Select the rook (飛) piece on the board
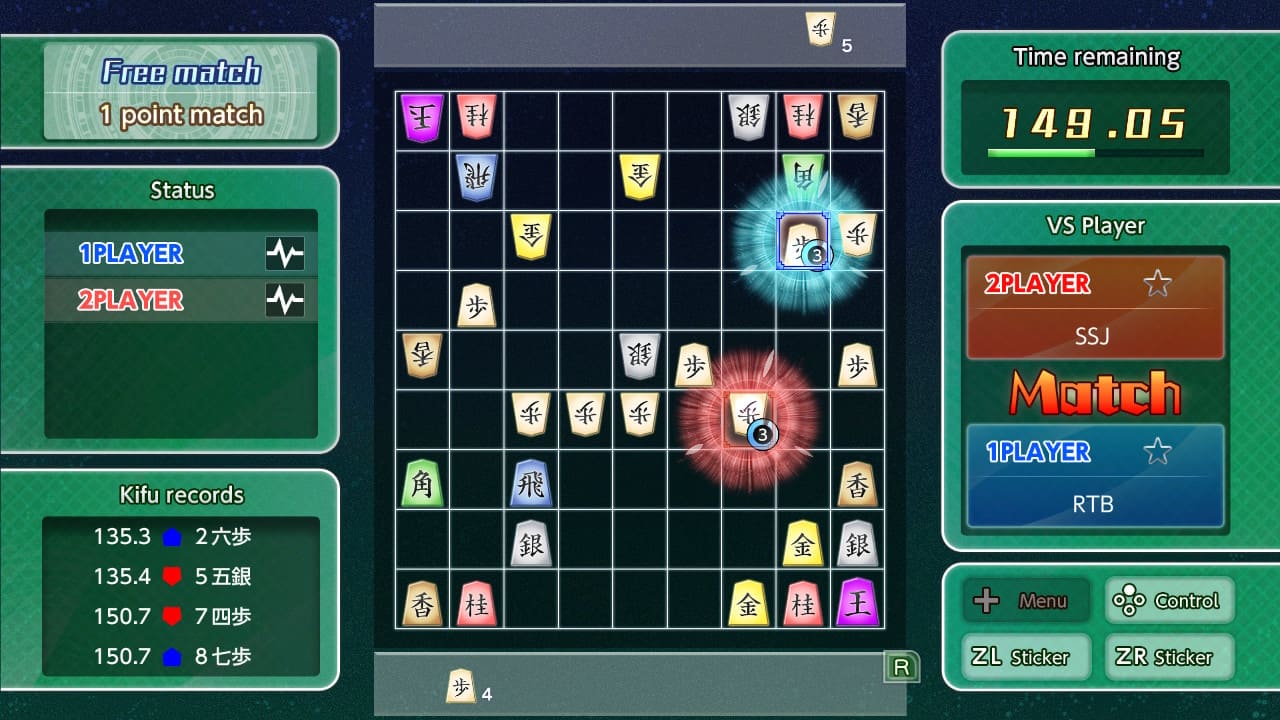 pyautogui.click(x=531, y=484)
